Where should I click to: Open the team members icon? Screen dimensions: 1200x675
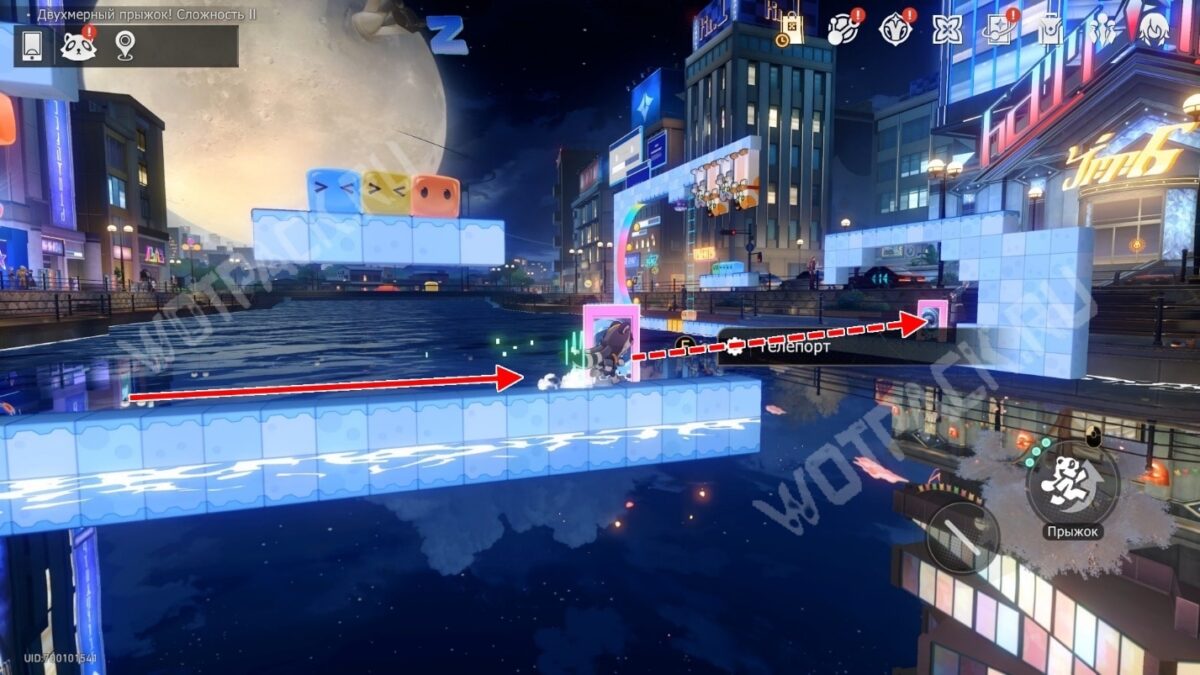[x=1103, y=29]
